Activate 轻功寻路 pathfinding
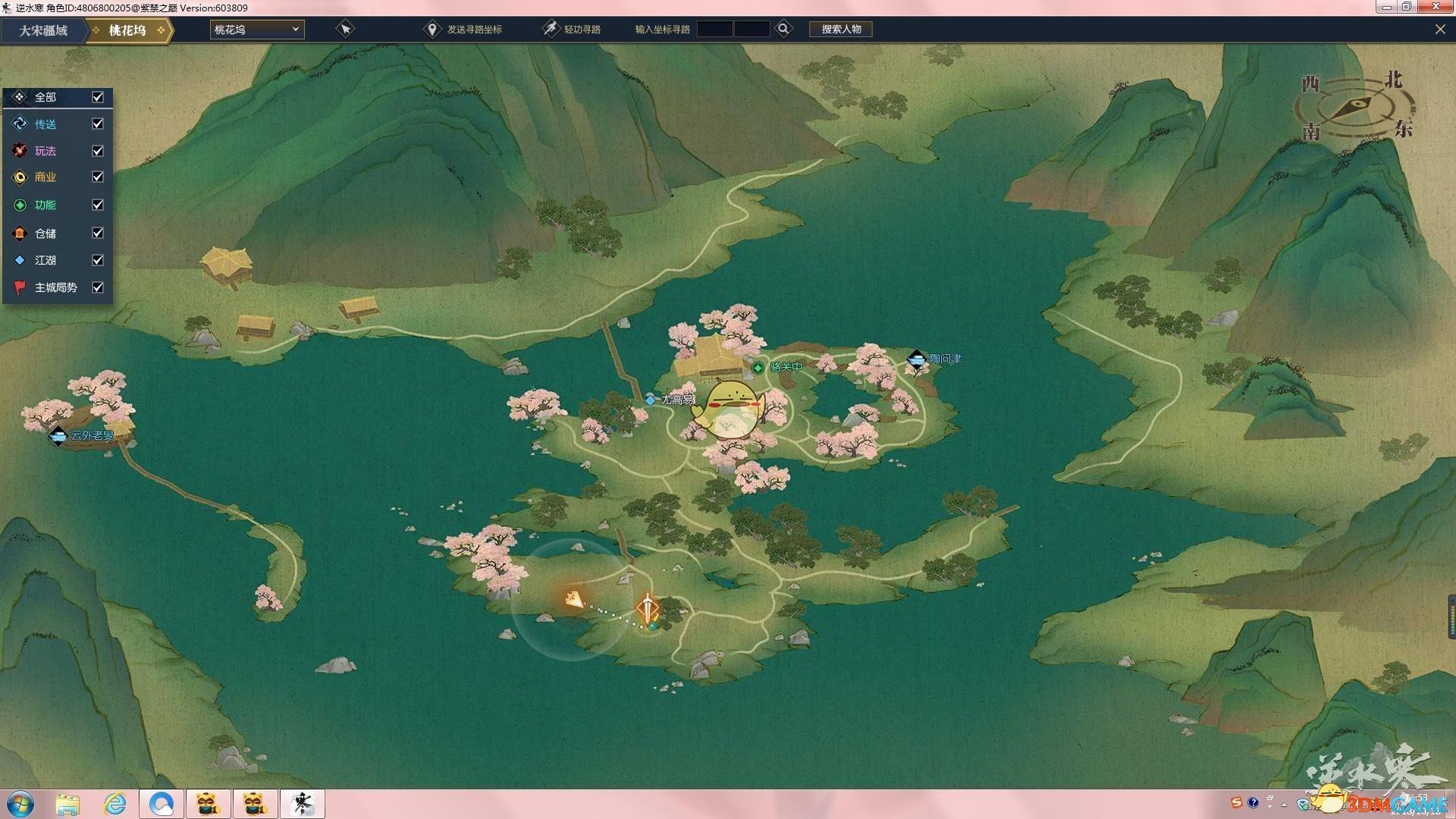This screenshot has height=819, width=1456. [572, 30]
